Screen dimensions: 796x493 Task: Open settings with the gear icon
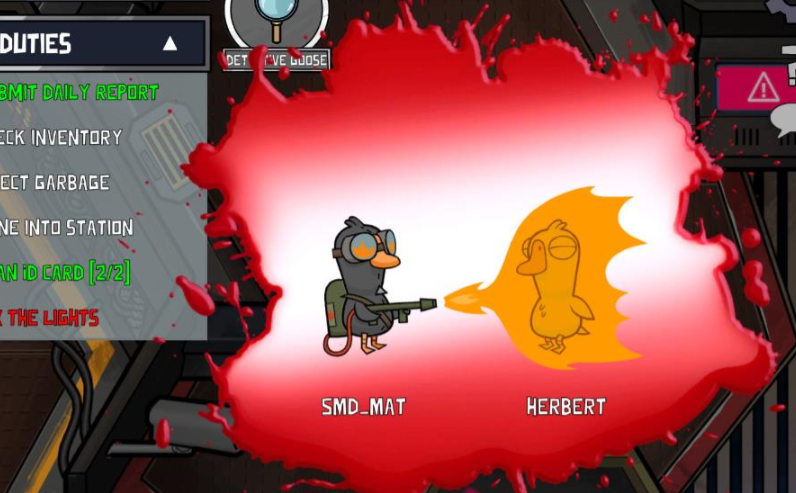(783, 6)
